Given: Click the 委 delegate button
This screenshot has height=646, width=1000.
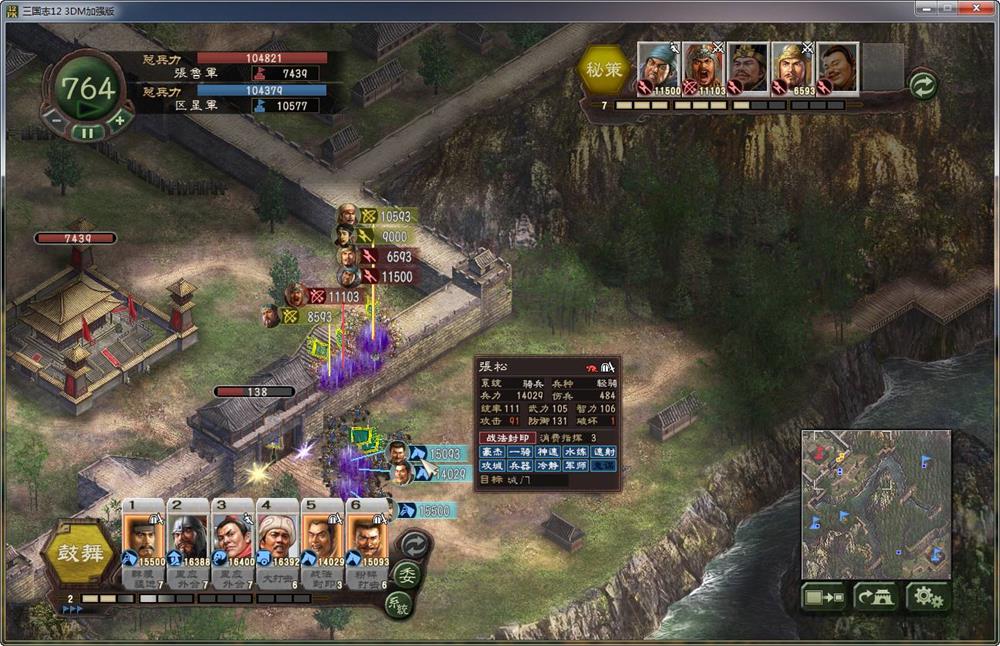Looking at the screenshot, I should 406,574.
